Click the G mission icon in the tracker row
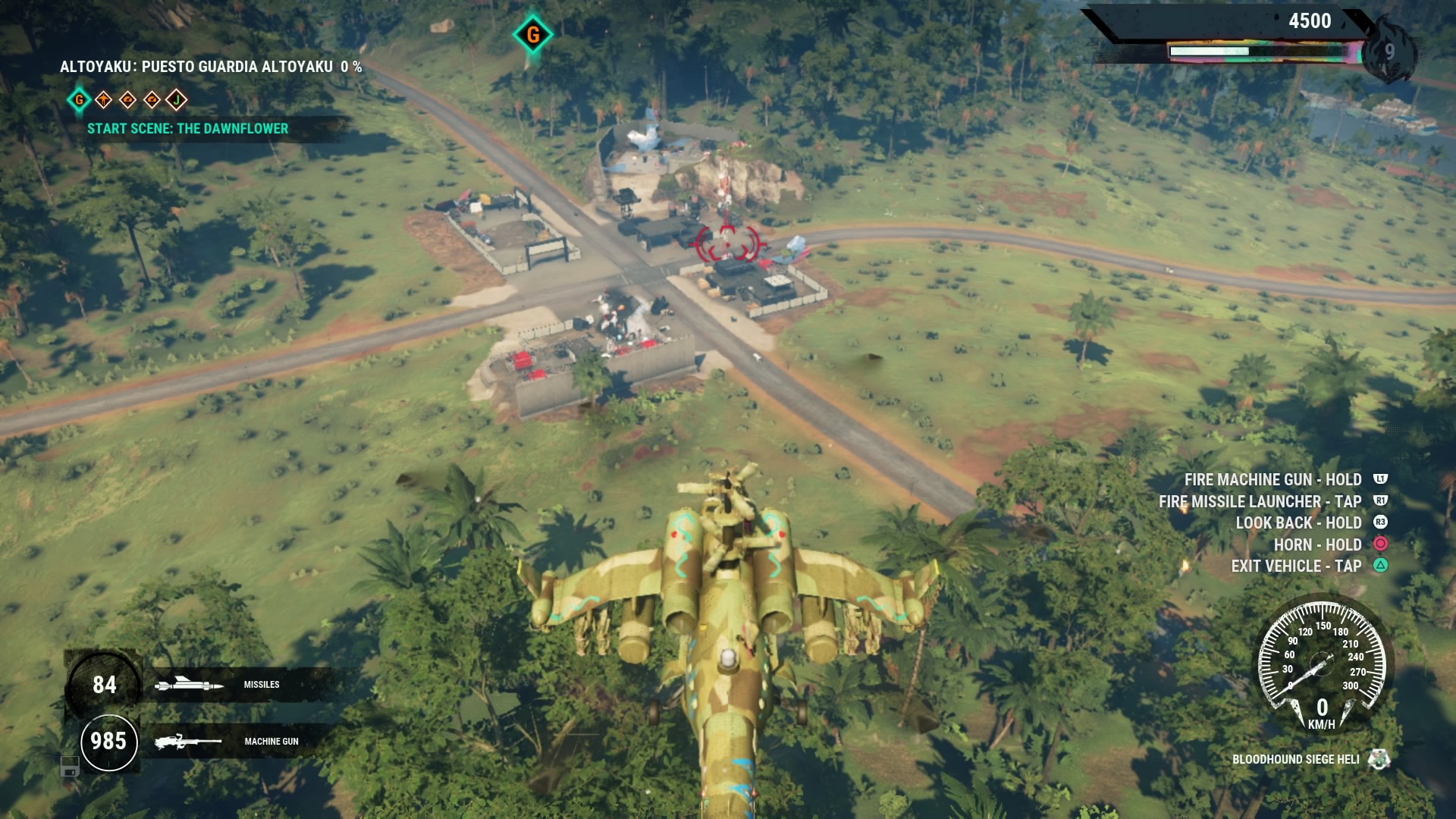The width and height of the screenshot is (1456, 819). (x=79, y=99)
